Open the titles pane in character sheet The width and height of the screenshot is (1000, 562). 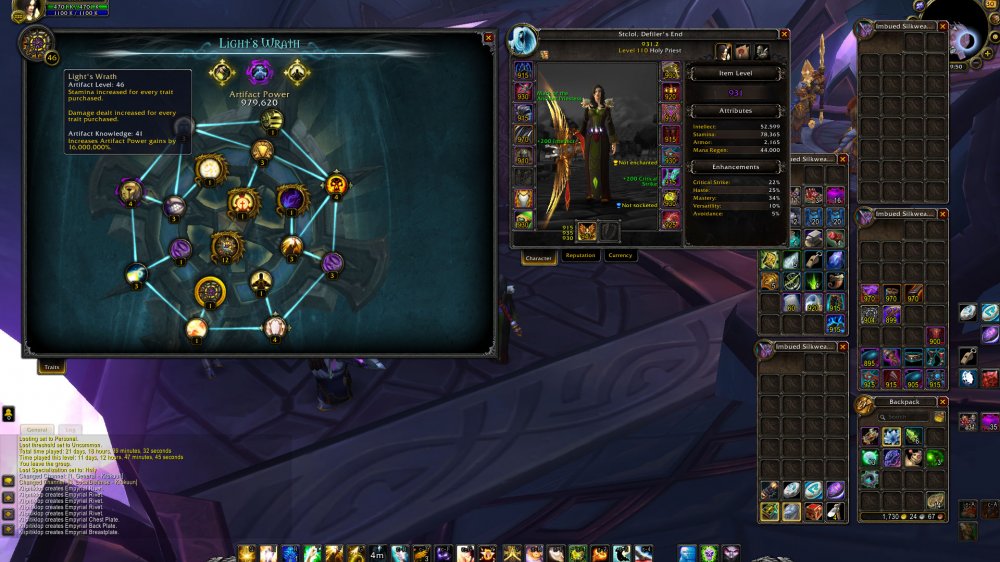[743, 52]
